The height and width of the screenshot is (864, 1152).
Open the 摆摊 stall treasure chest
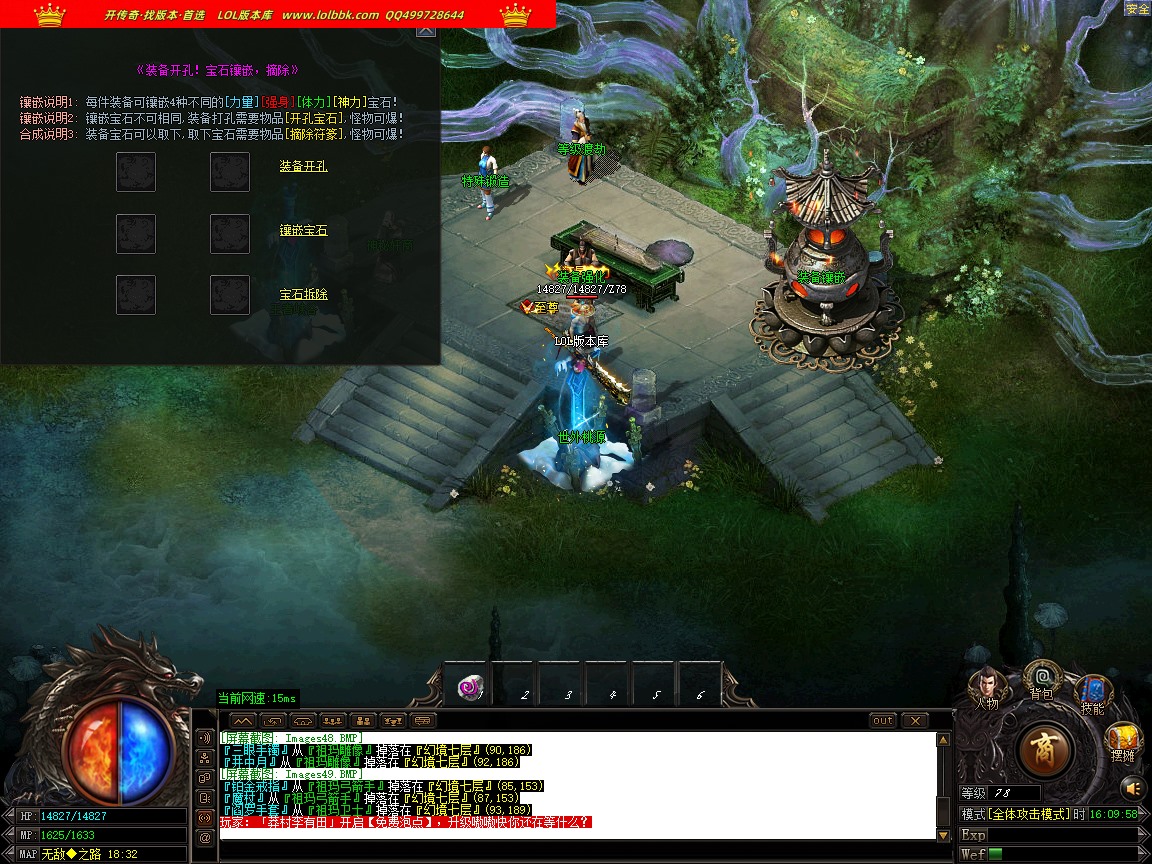coord(1124,741)
